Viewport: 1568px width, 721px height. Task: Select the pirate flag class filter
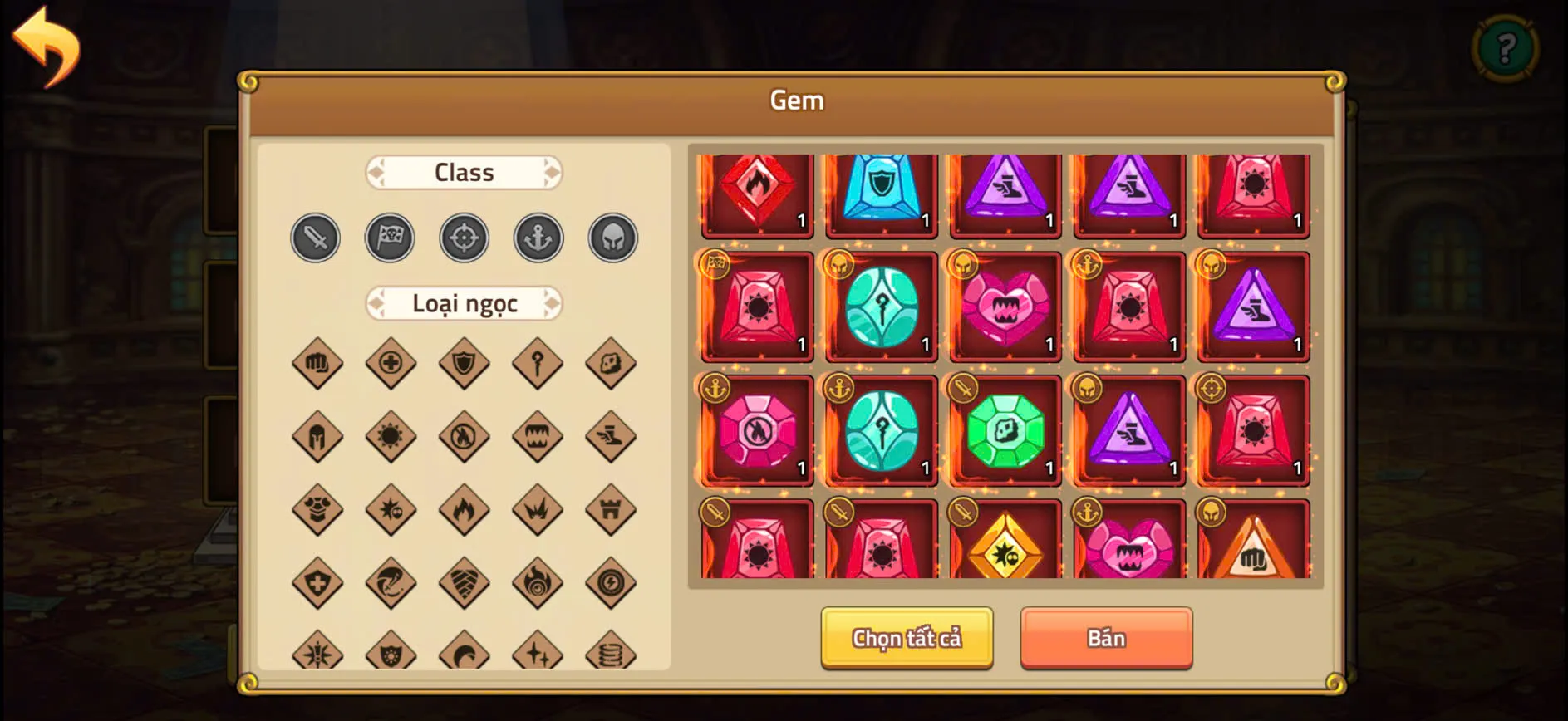[391, 238]
